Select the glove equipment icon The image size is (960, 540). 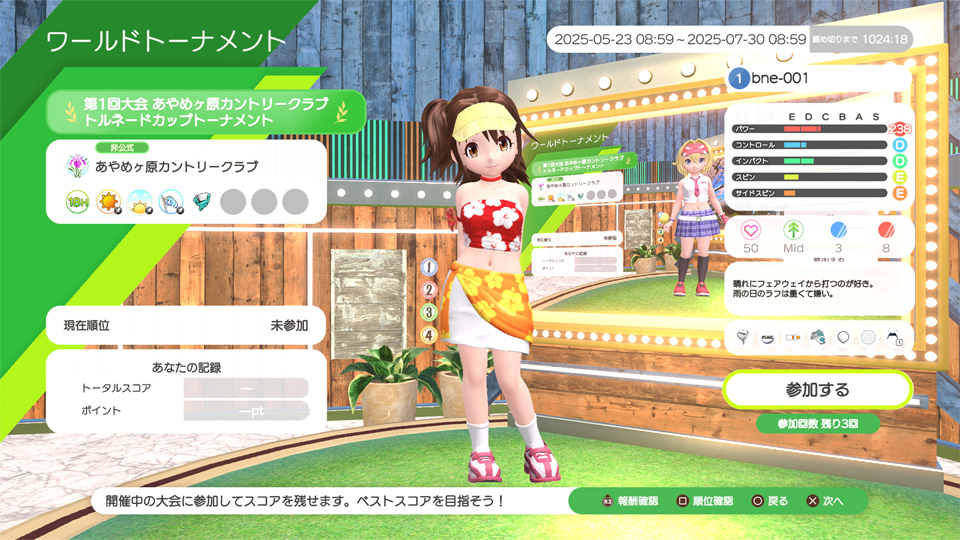coord(817,337)
